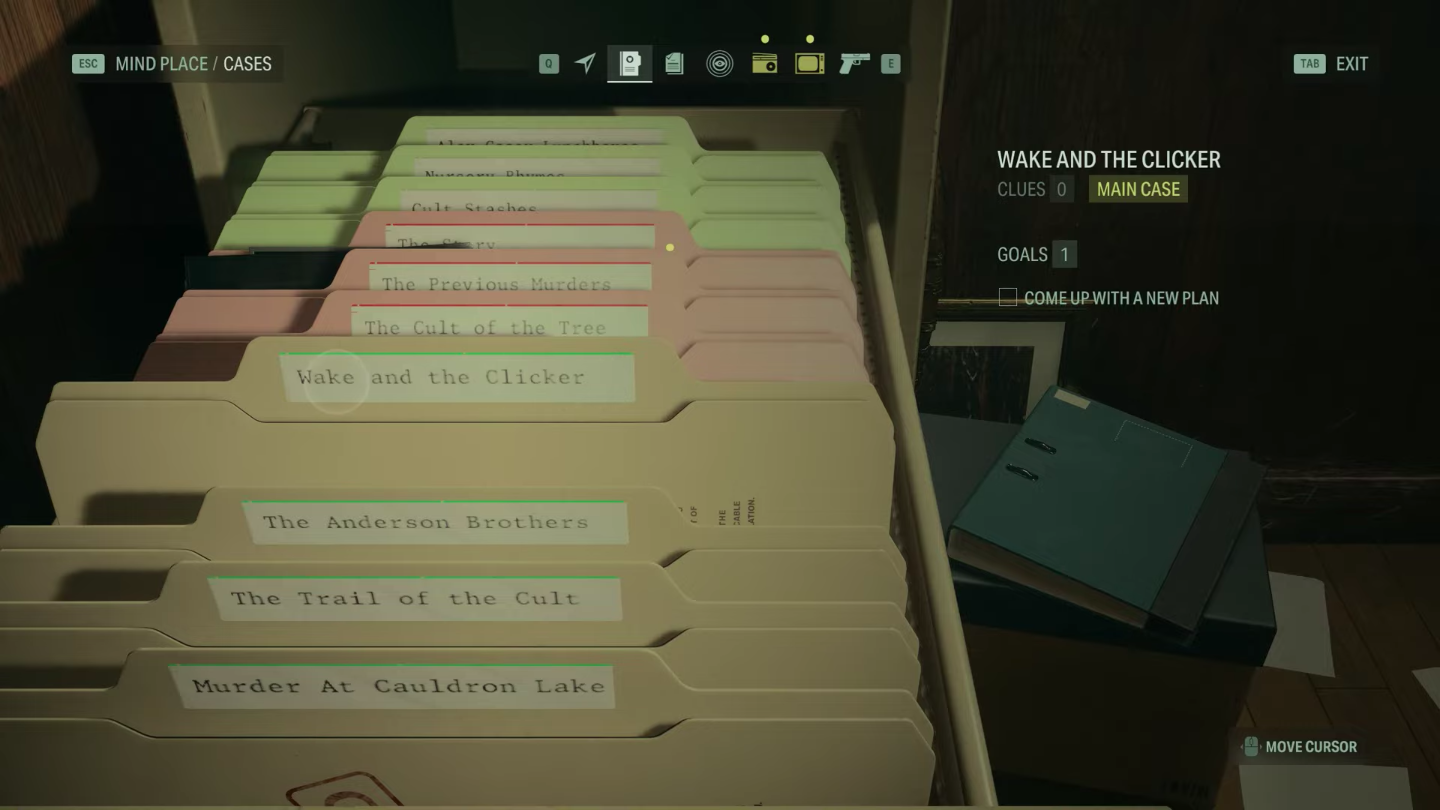Open the Echoes spiral eye icon
This screenshot has width=1440, height=810.
pos(719,62)
